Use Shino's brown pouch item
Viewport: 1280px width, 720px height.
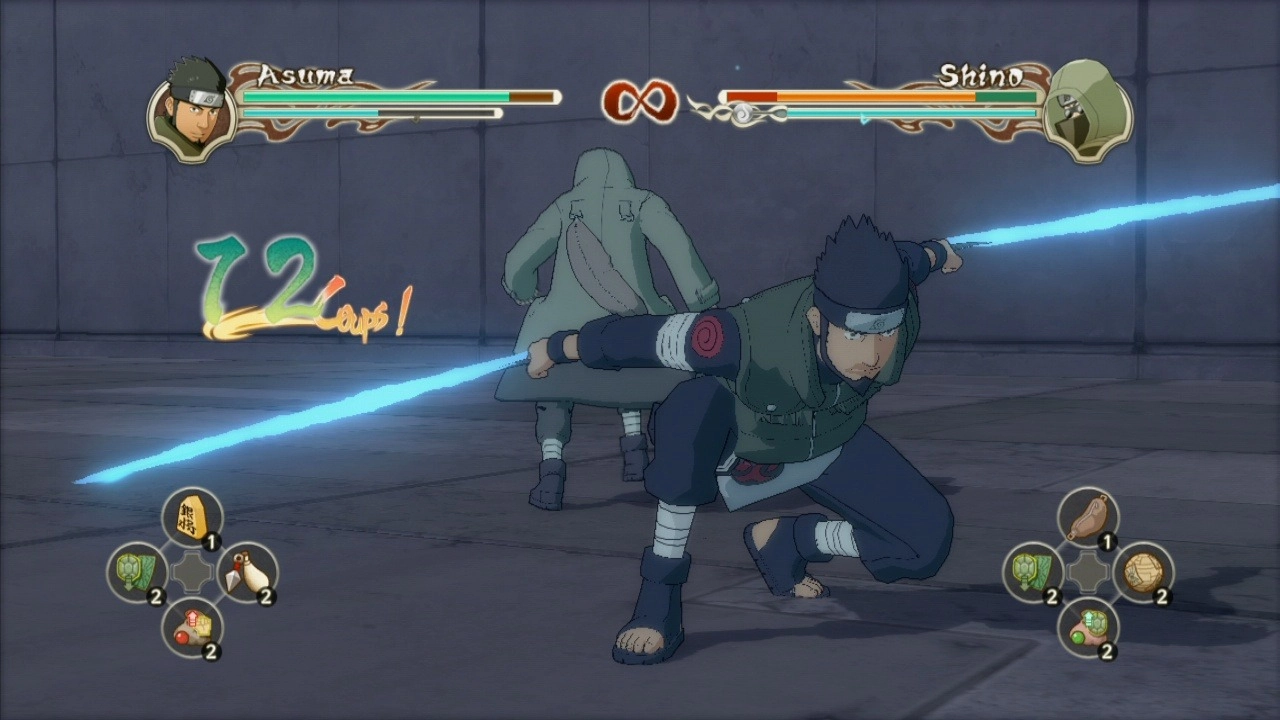tap(1087, 518)
